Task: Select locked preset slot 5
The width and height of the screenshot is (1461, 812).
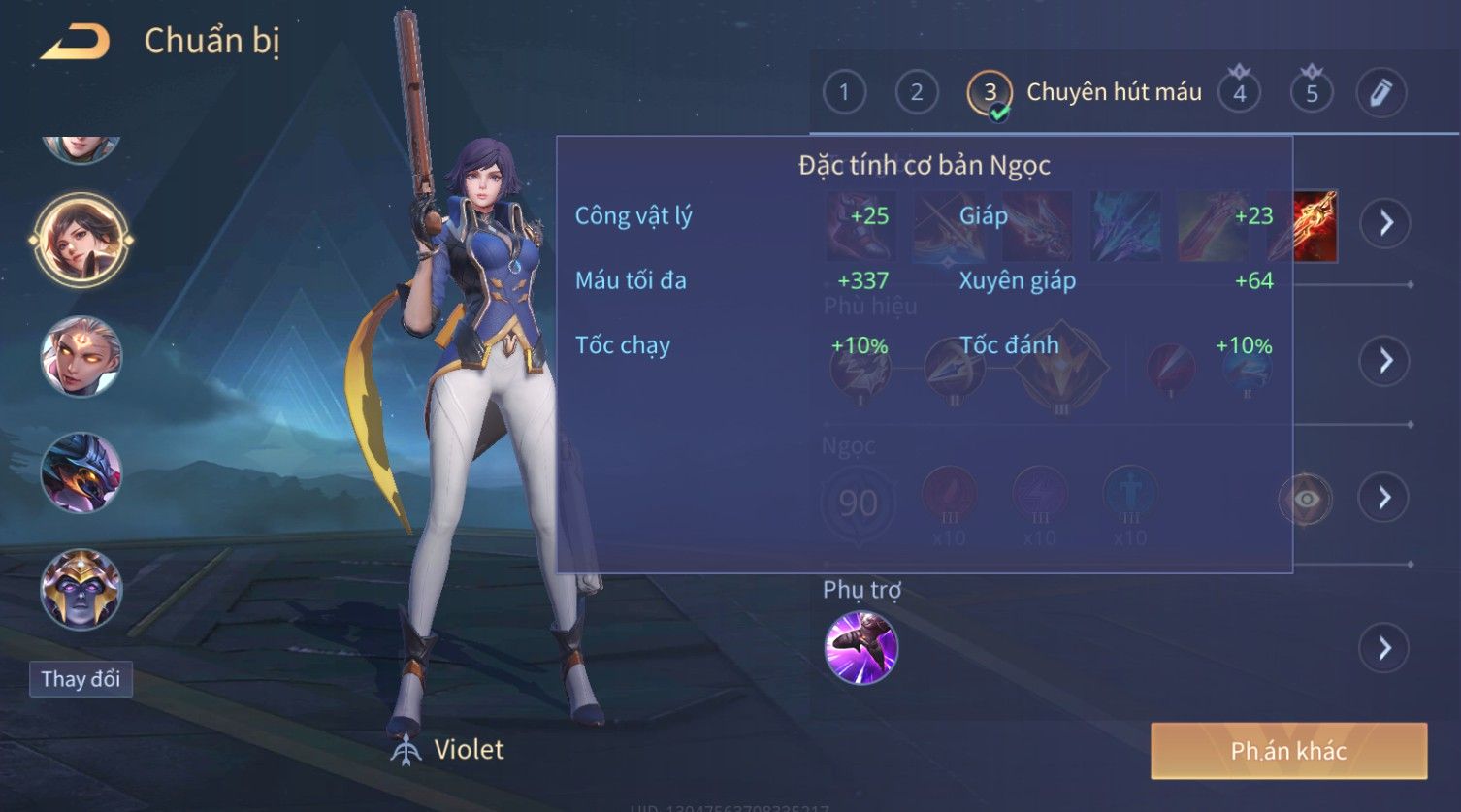Action: pos(1312,93)
